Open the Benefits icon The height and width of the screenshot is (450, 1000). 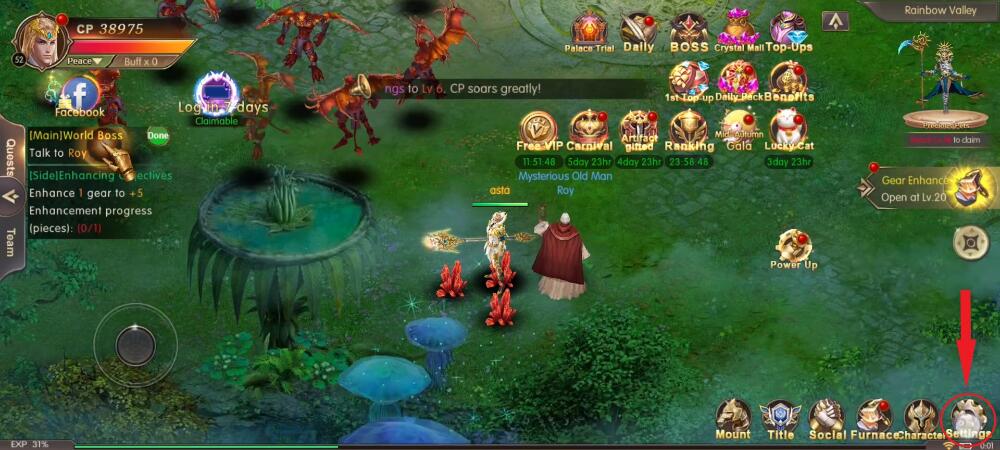[788, 81]
